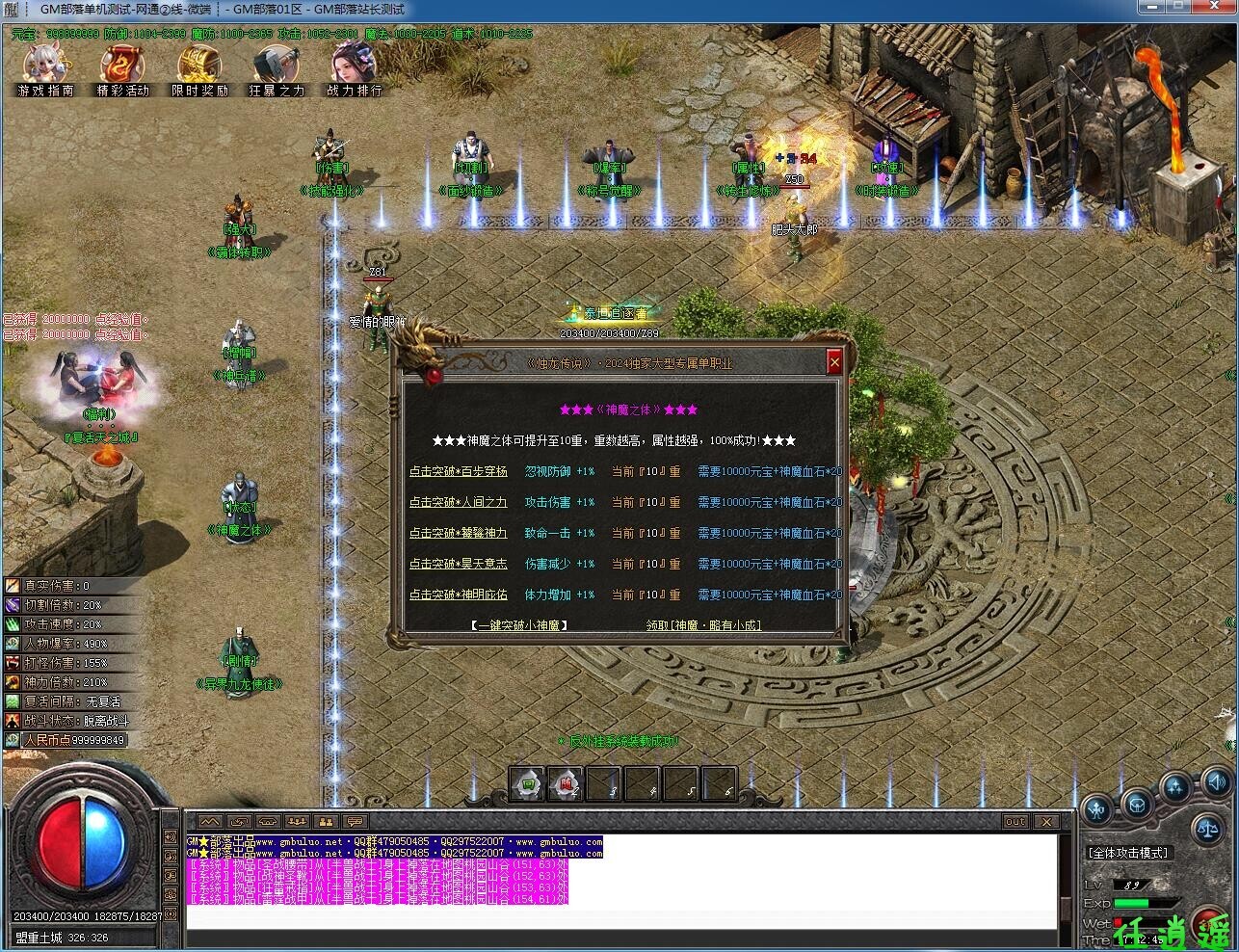Viewport: 1239px width, 952px height.
Task: Select the first skill slot in the hotbar
Action: tap(528, 783)
